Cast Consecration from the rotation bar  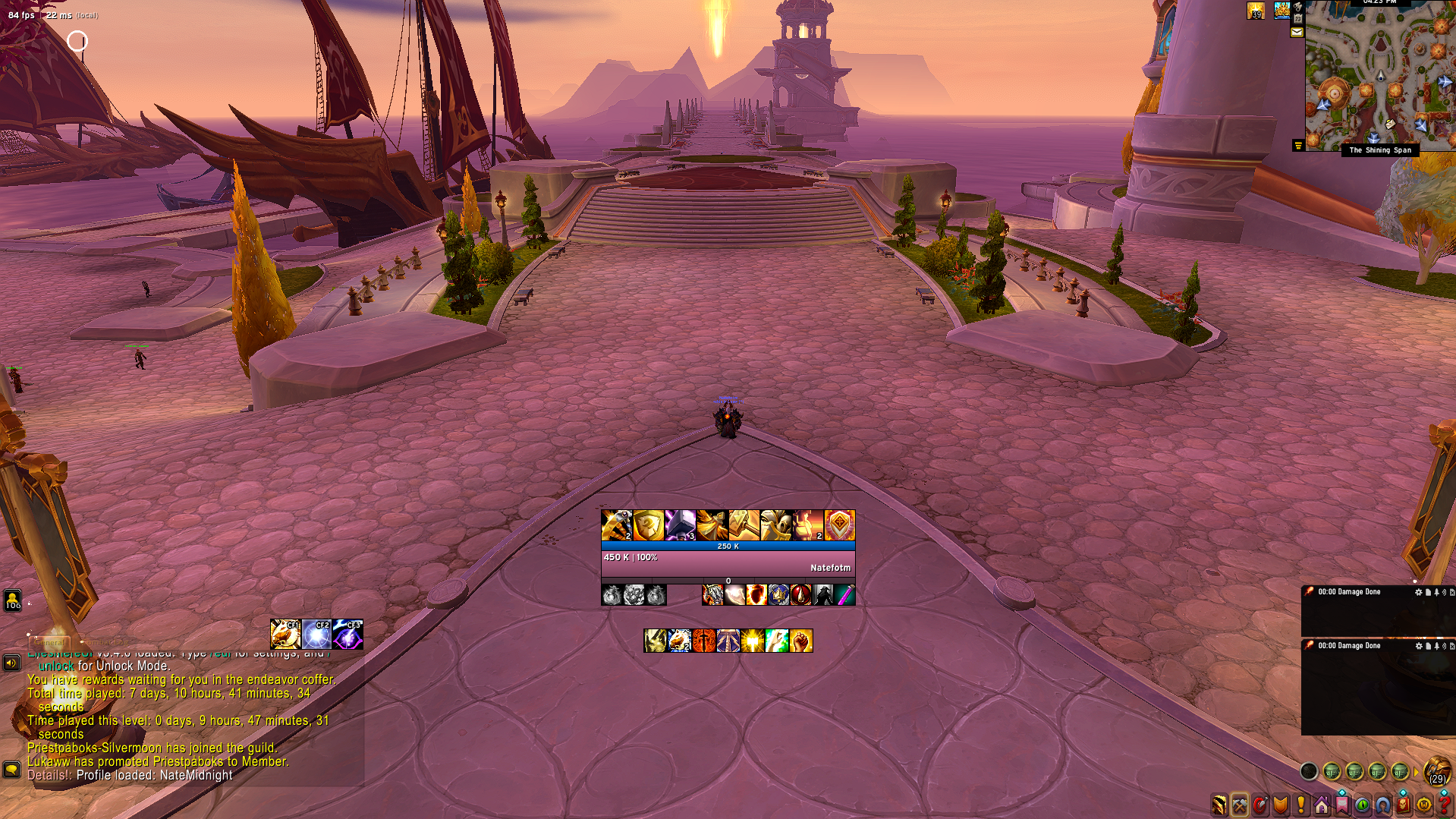click(x=703, y=641)
